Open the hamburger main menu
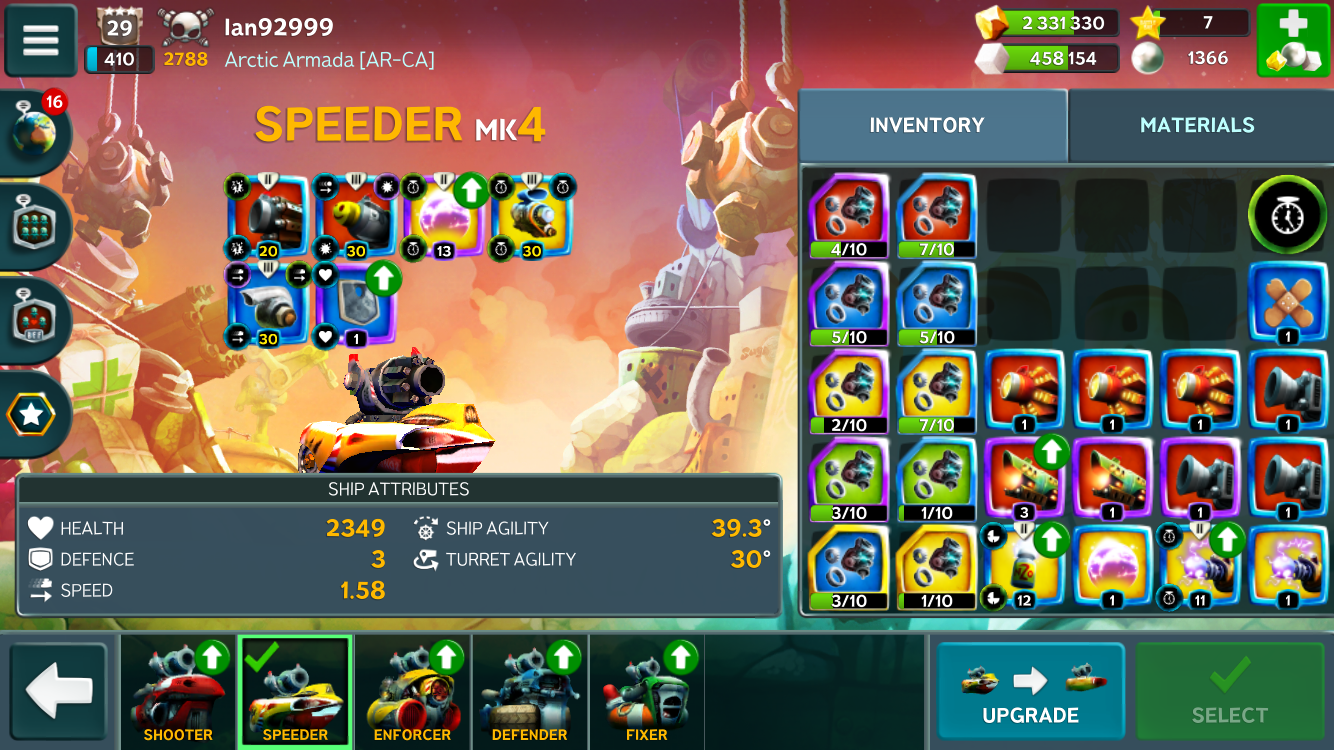This screenshot has width=1334, height=750. (x=41, y=40)
